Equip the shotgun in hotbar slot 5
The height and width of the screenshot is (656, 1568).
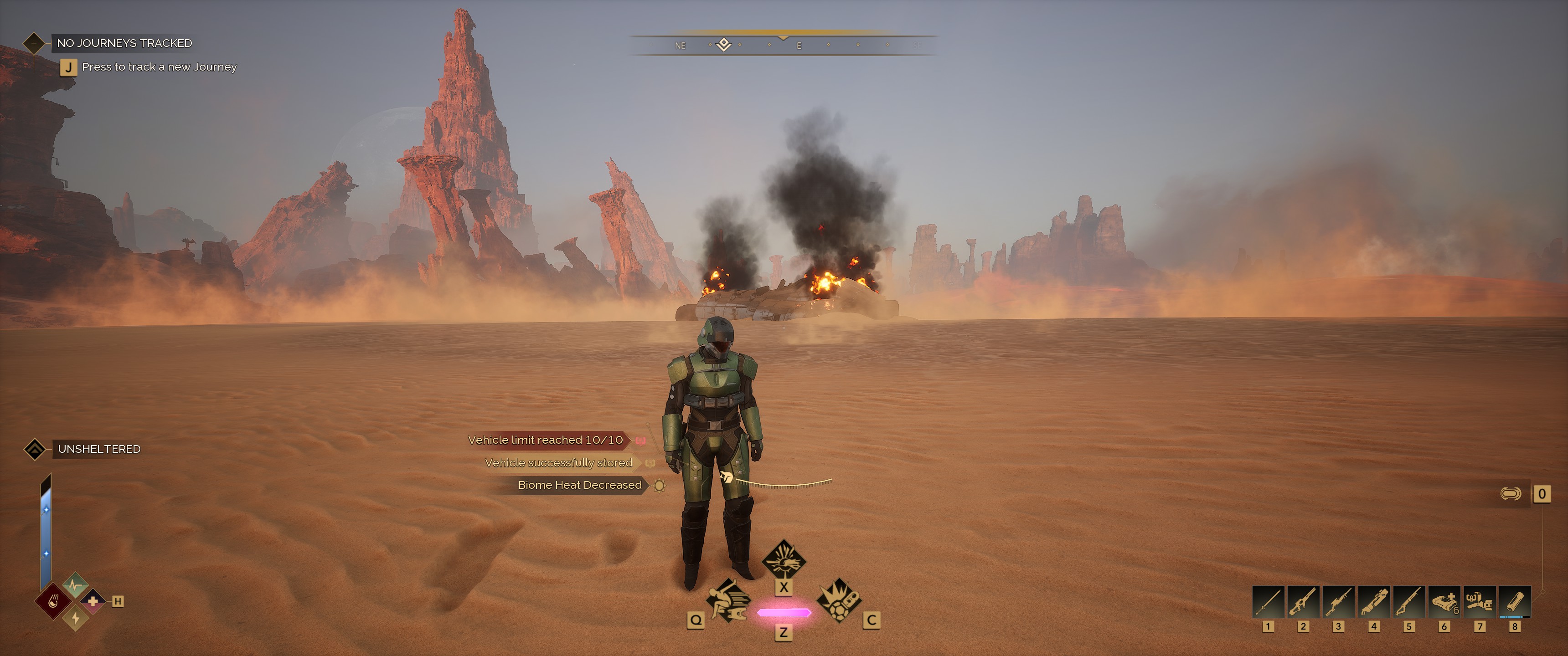coord(1409,602)
